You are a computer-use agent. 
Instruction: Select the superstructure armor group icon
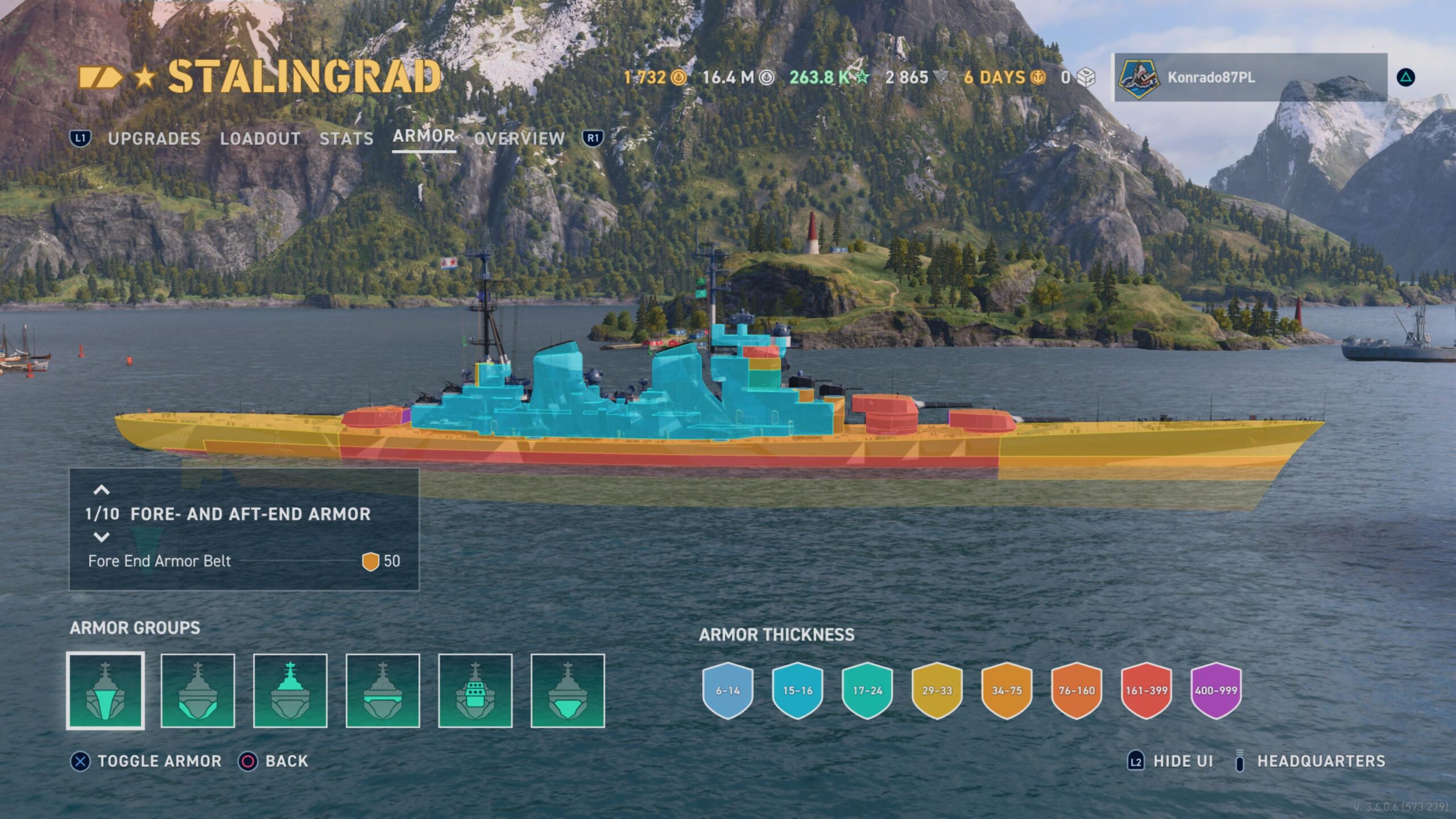tap(290, 690)
